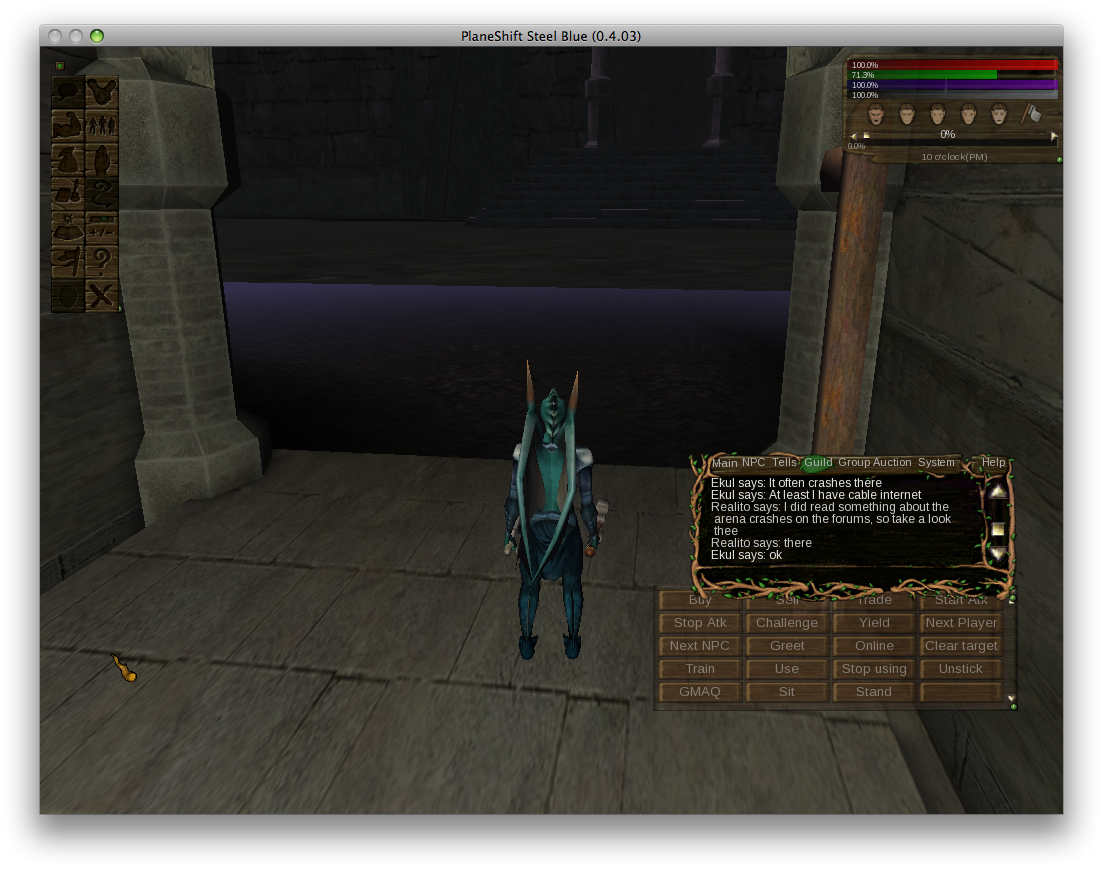Switch to the Guild chat tab
This screenshot has width=1103, height=869.
point(818,463)
